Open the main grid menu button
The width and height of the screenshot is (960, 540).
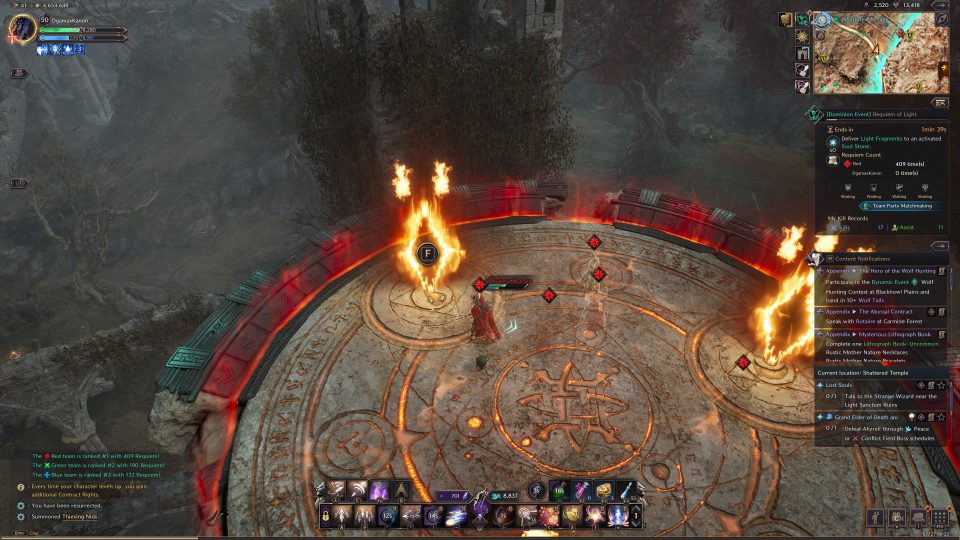pyautogui.click(x=940, y=517)
